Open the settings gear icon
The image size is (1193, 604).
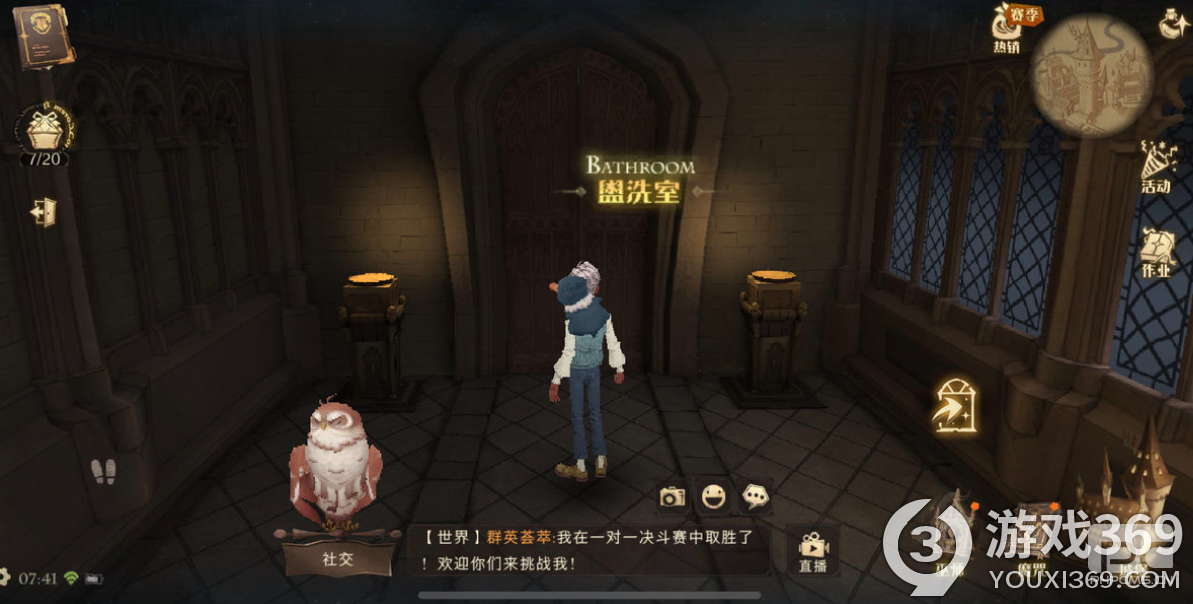pos(4,577)
